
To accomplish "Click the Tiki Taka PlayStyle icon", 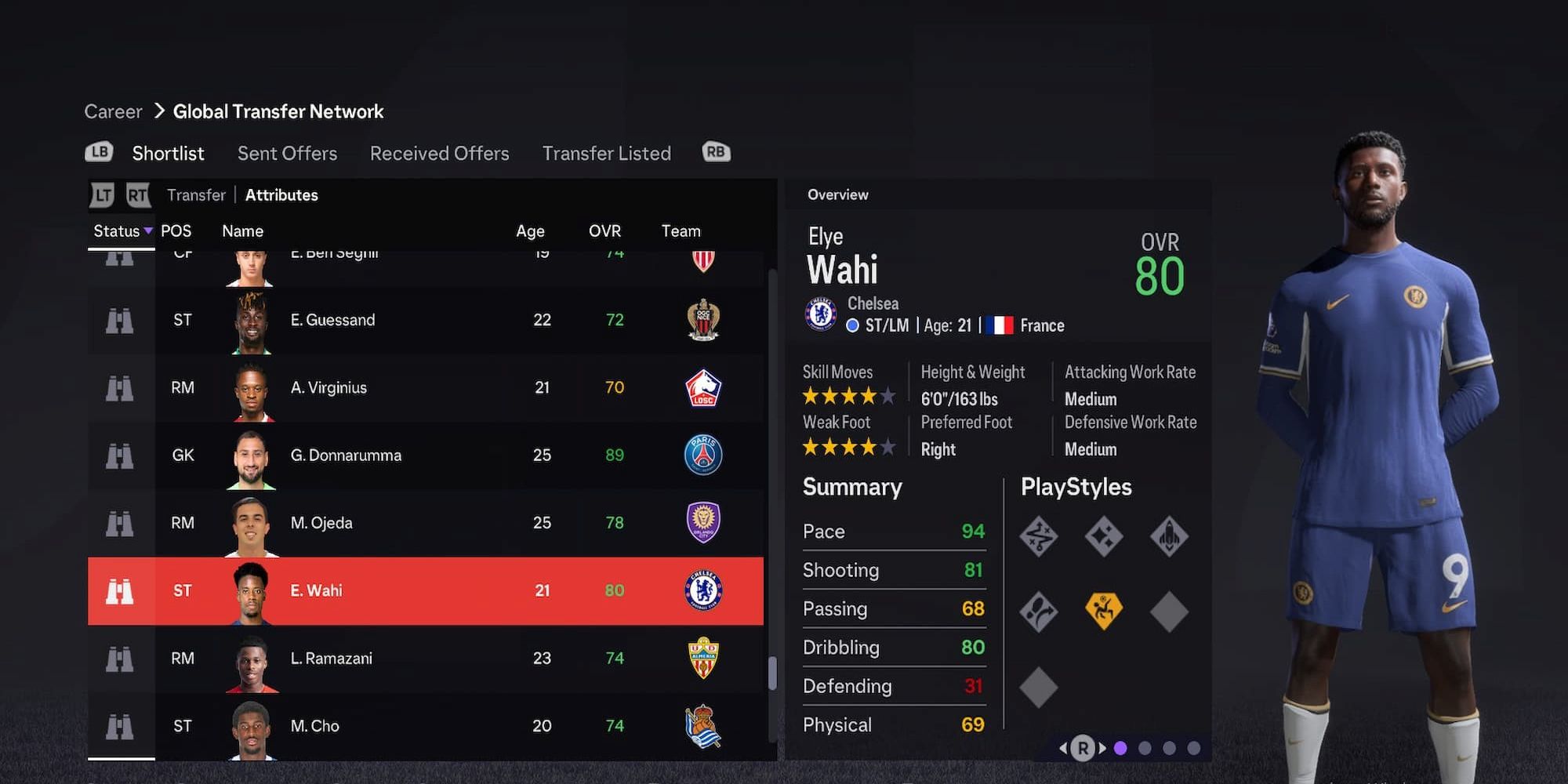I will [x=1039, y=537].
